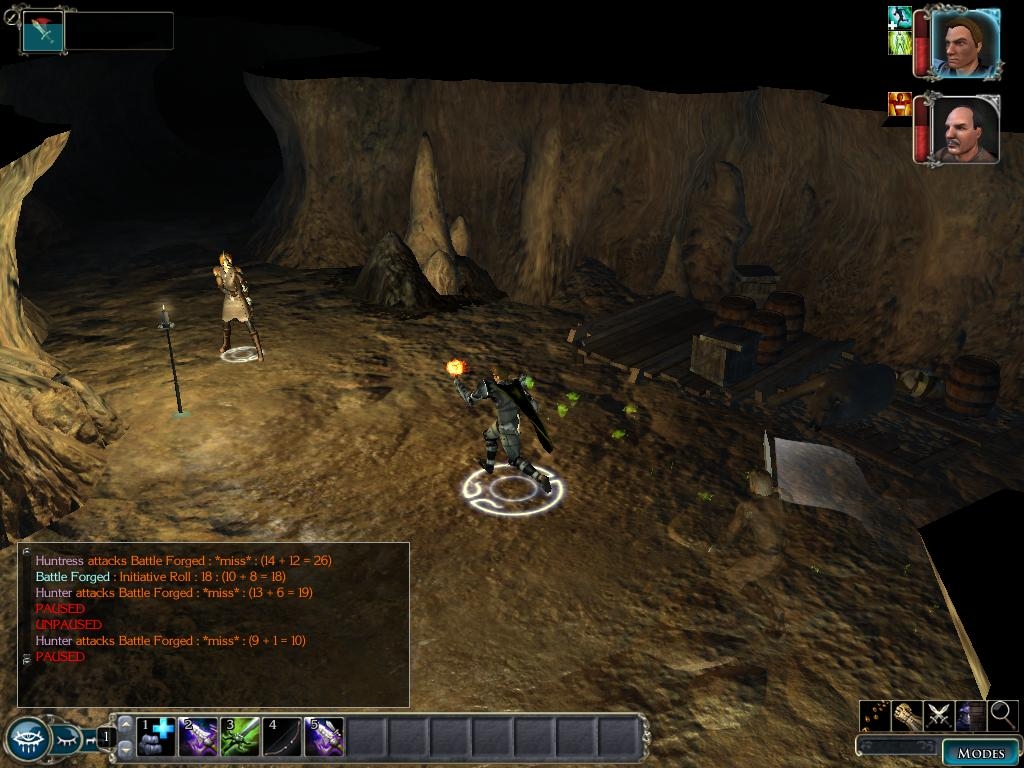Screen dimensions: 1024x768
Task: Use hotbar slot 1 with blue cross
Action: point(156,737)
